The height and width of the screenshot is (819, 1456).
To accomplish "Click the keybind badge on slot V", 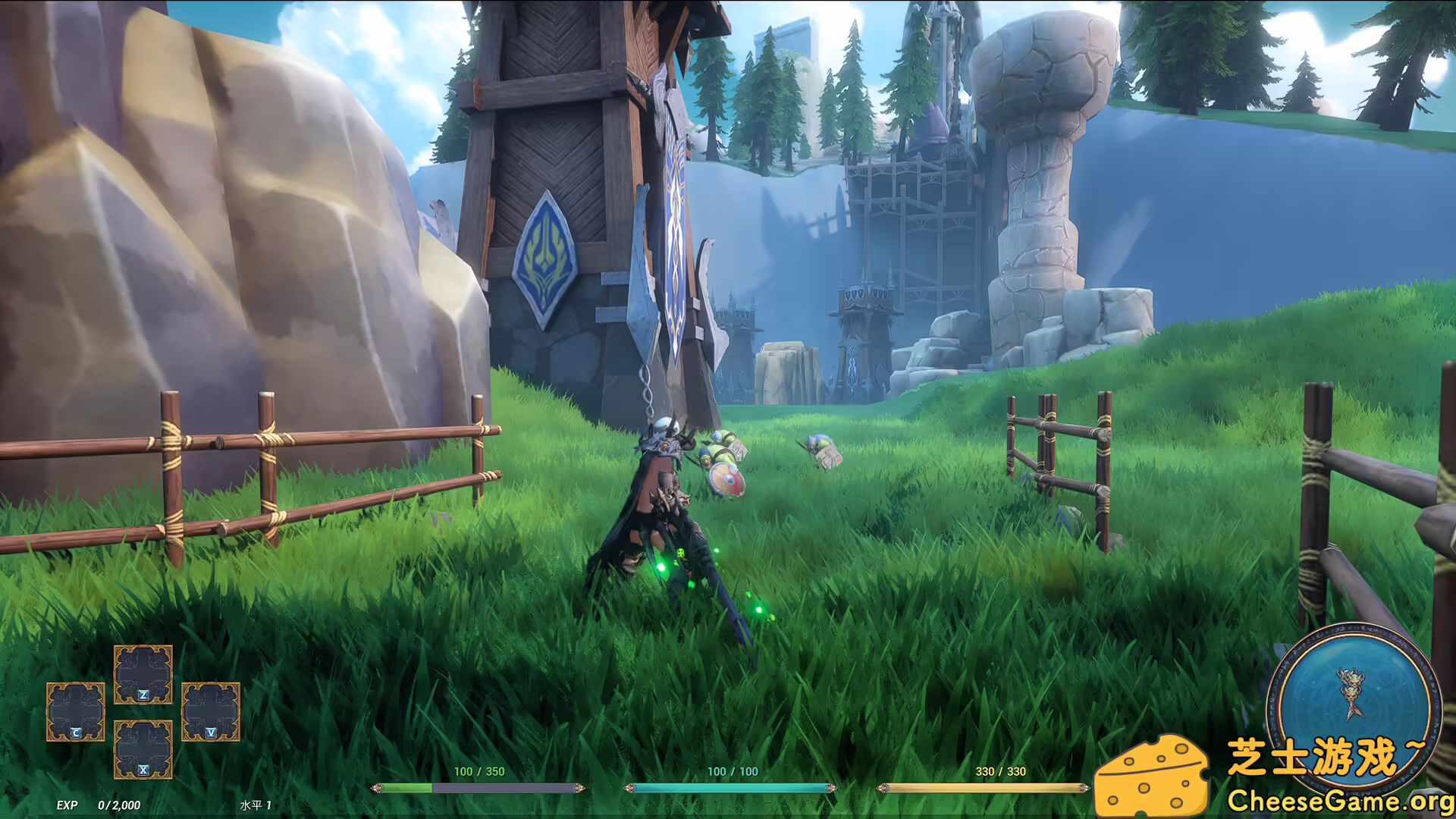I will tap(212, 734).
